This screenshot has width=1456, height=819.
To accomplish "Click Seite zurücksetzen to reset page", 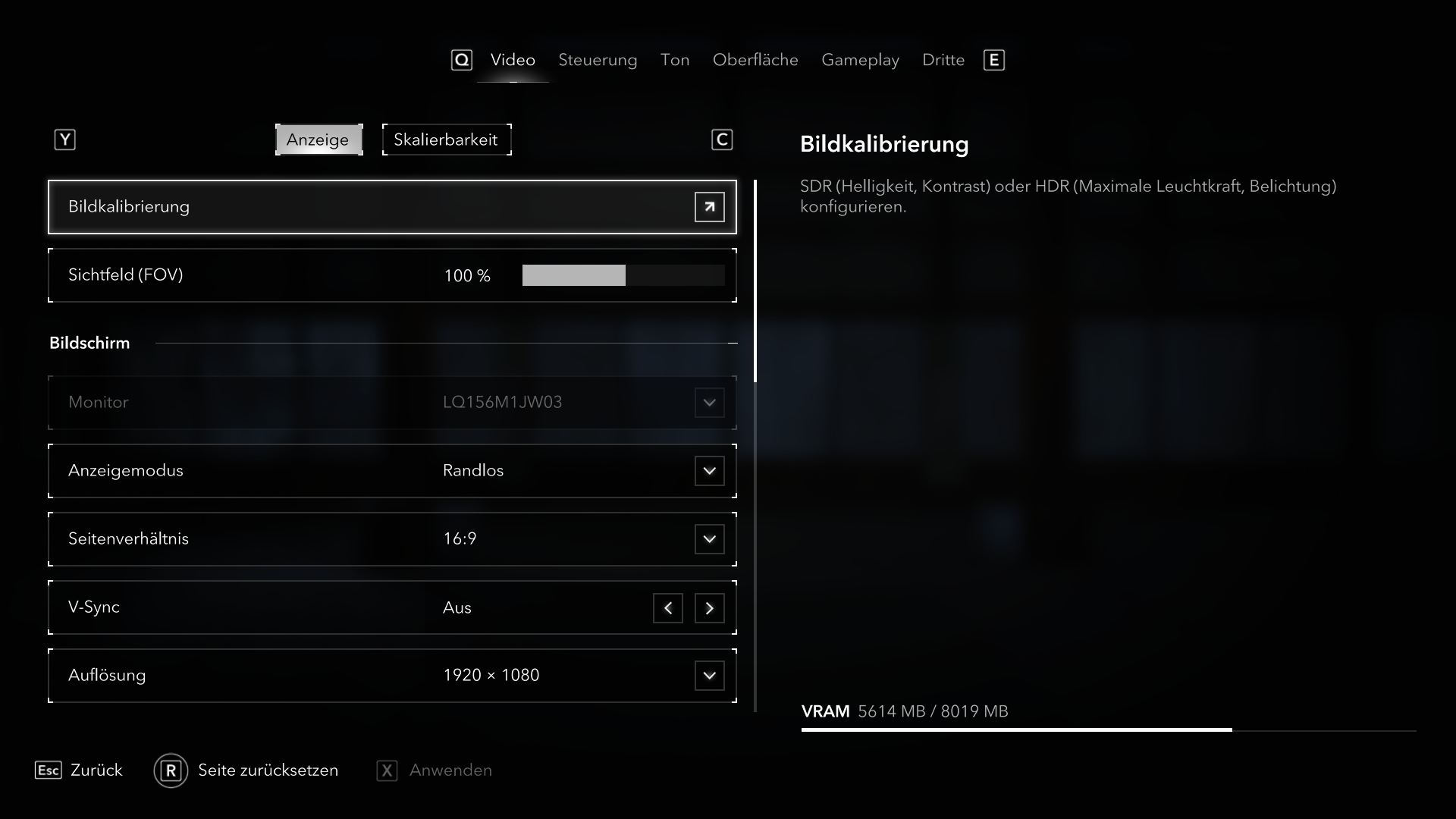I will [246, 770].
